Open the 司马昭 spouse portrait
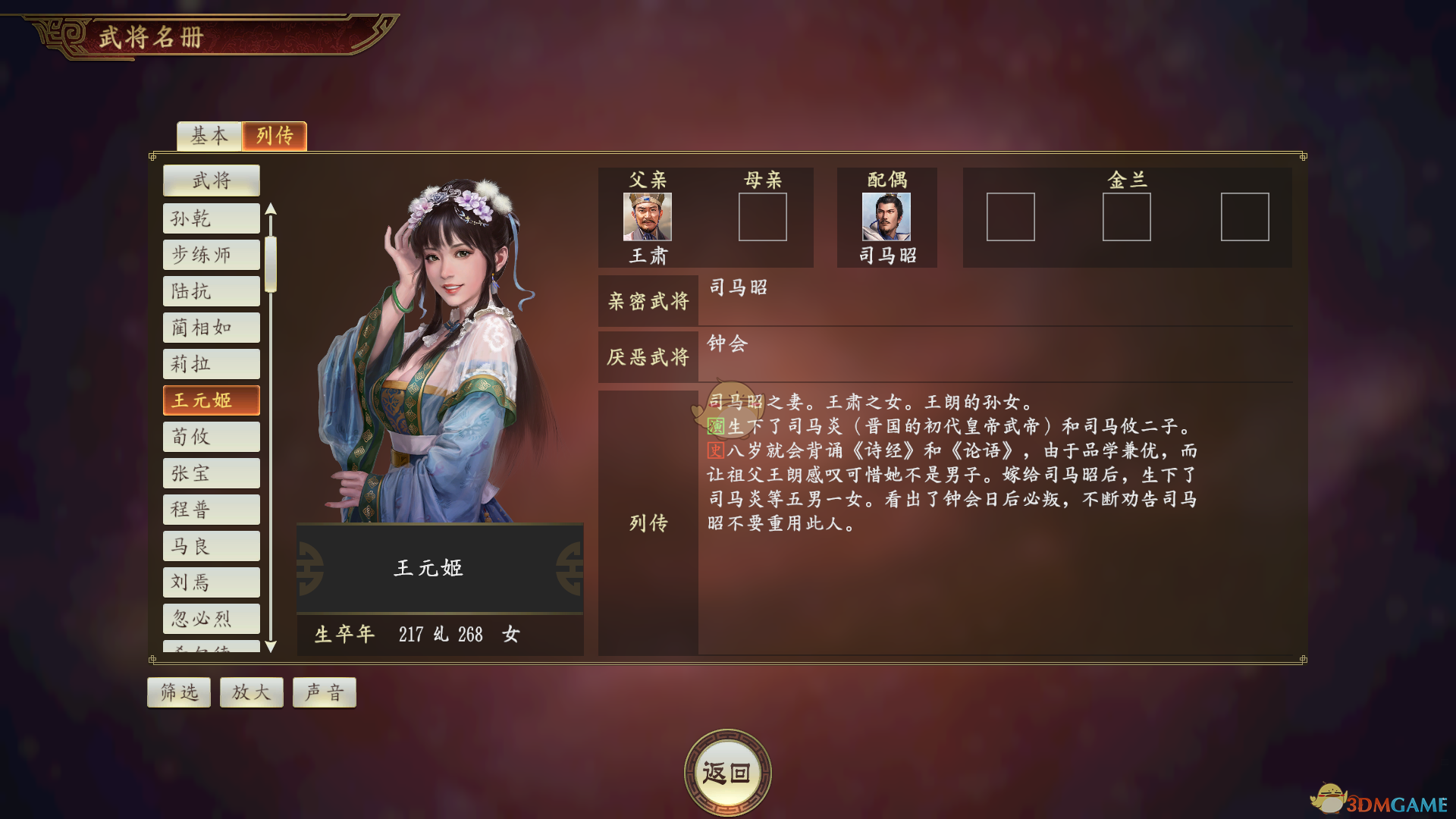Viewport: 1456px width, 819px height. (x=886, y=219)
